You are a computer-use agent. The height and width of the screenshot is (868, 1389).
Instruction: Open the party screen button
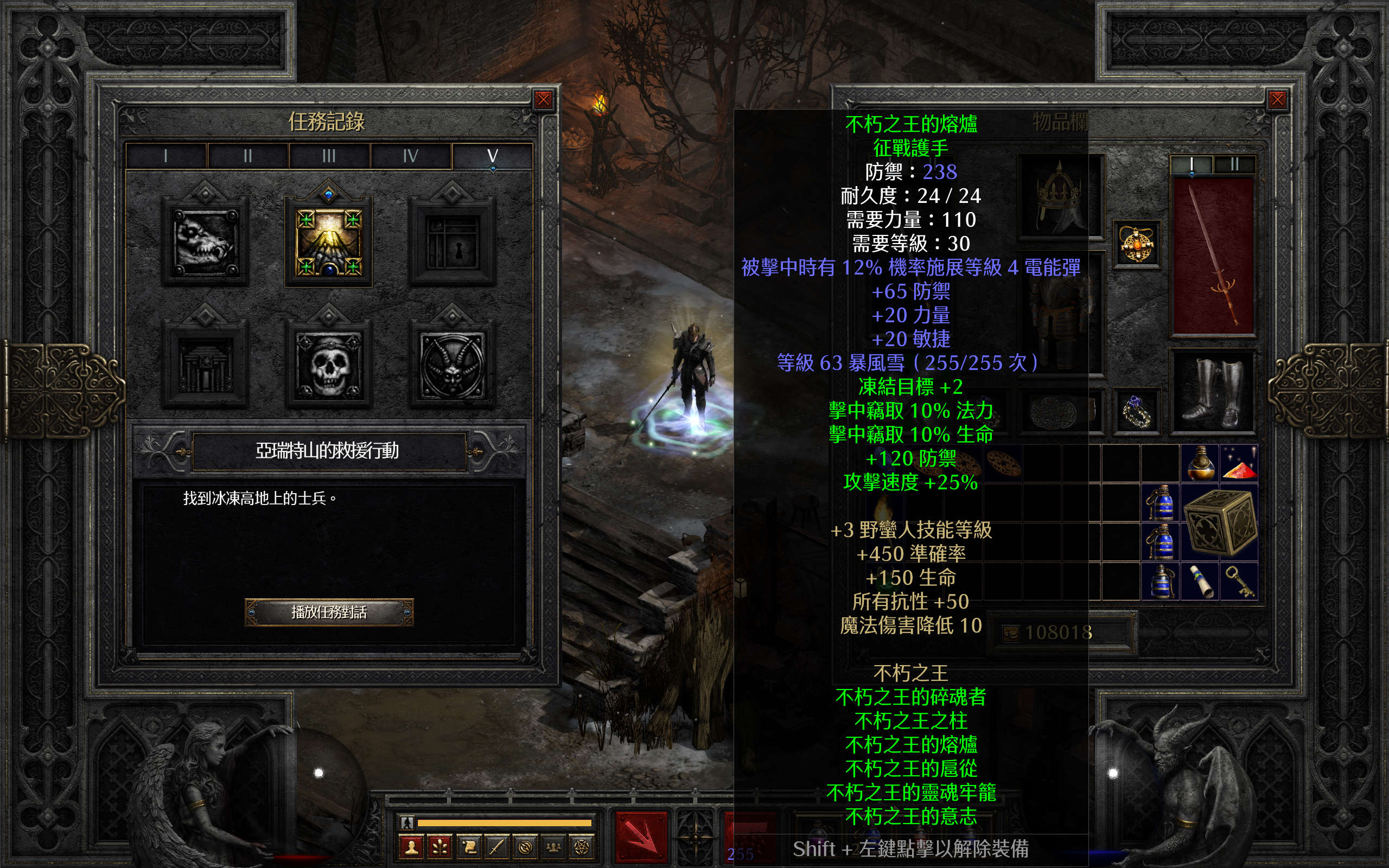pyautogui.click(x=553, y=847)
